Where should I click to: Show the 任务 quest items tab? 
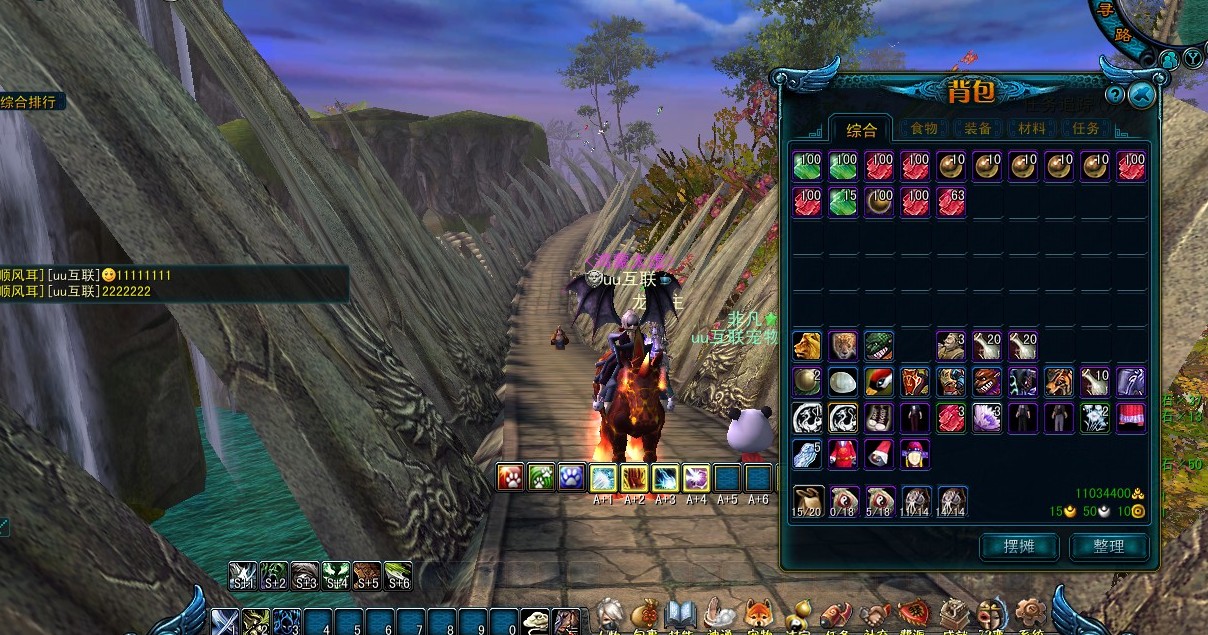pyautogui.click(x=1085, y=129)
